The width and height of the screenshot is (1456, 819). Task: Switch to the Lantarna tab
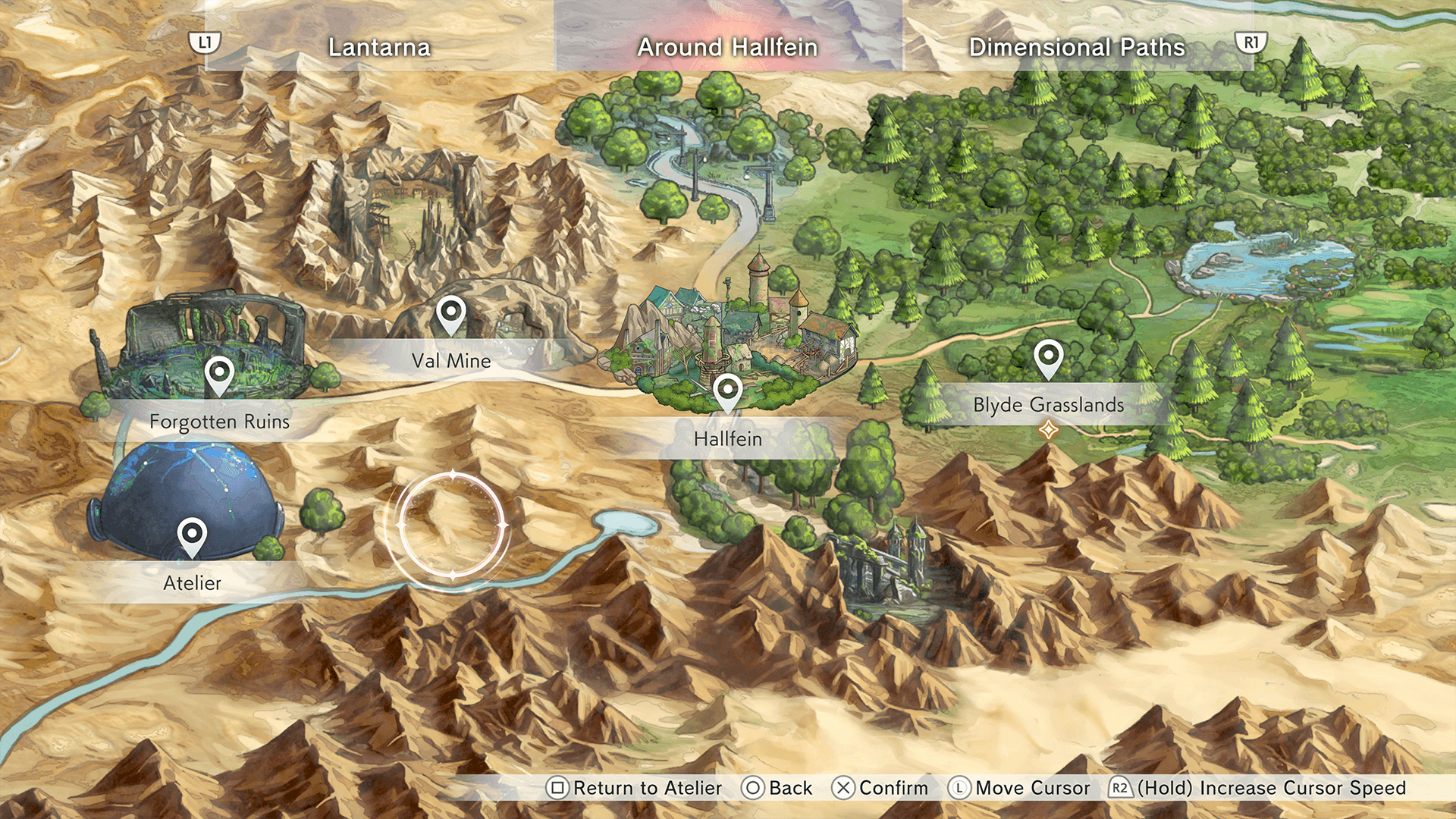pos(379,47)
